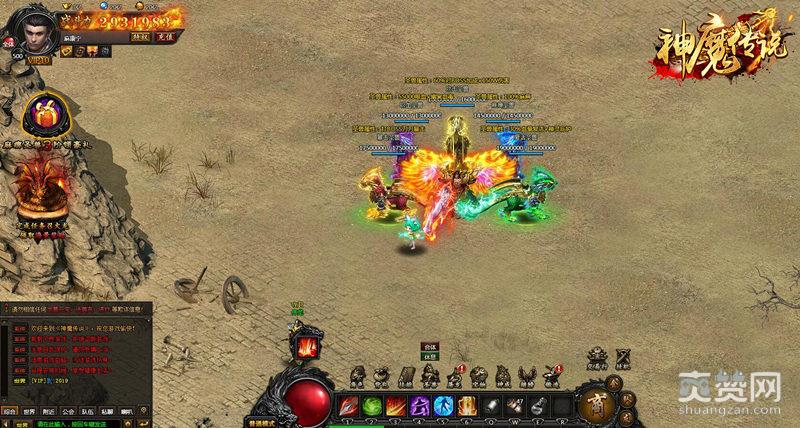This screenshot has width=800, height=428.
Task: Cast the green swirl skill in slot 2
Action: click(371, 406)
